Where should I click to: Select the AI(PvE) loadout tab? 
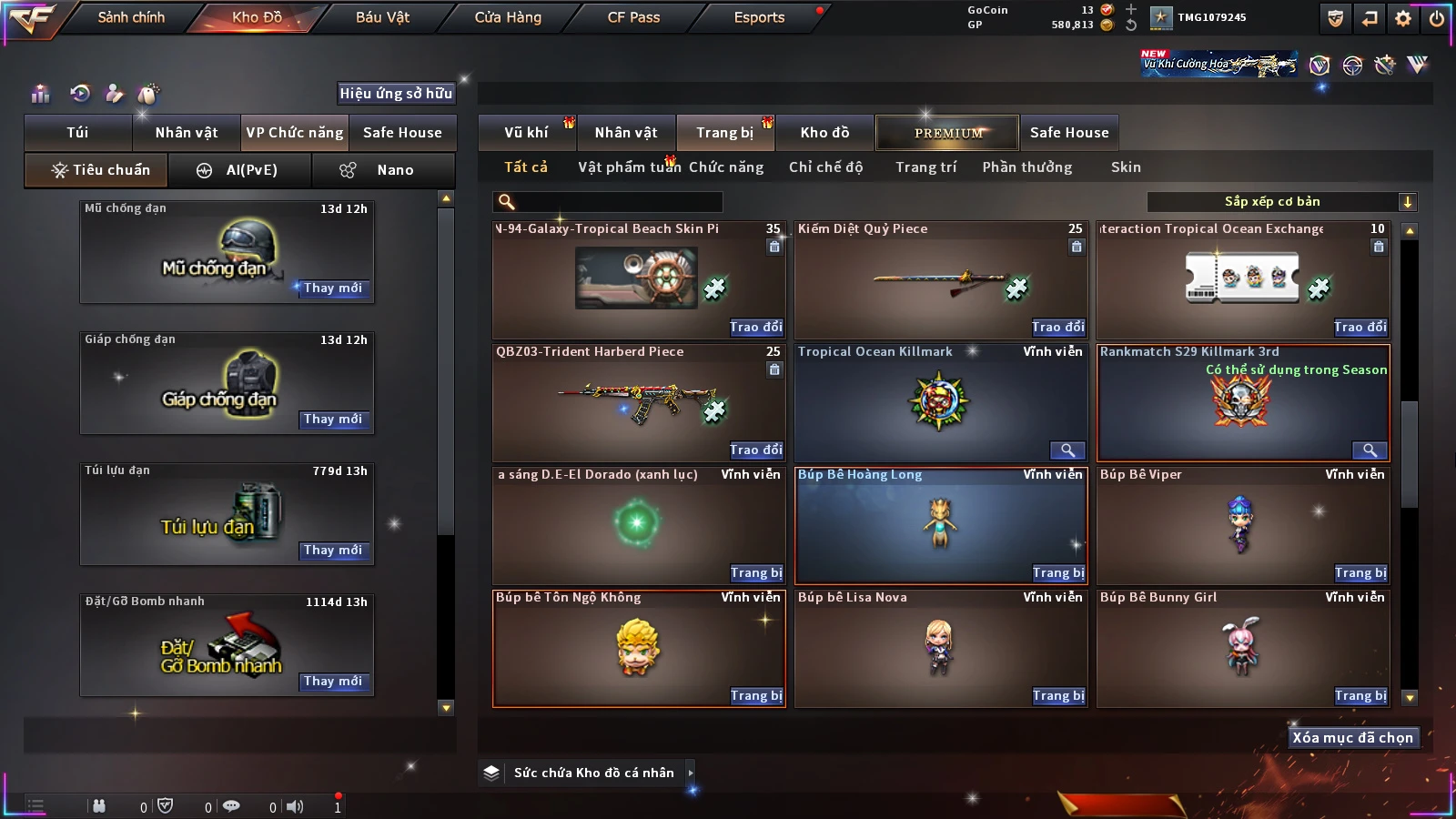pyautogui.click(x=238, y=170)
